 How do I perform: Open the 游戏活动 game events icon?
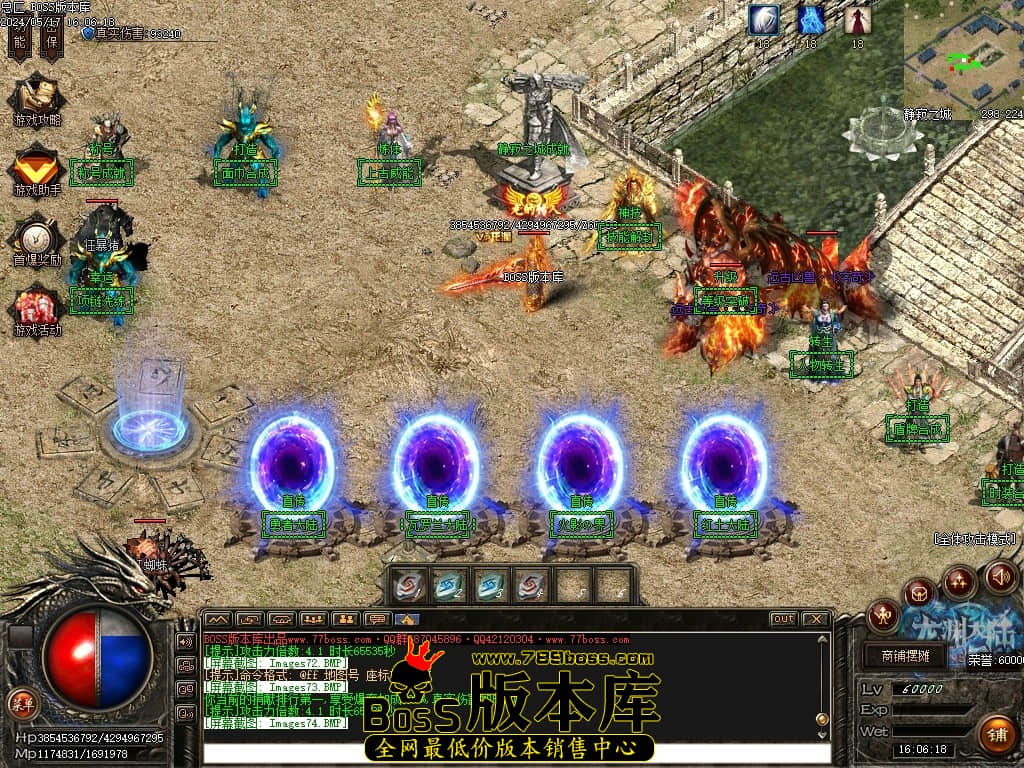[x=37, y=312]
